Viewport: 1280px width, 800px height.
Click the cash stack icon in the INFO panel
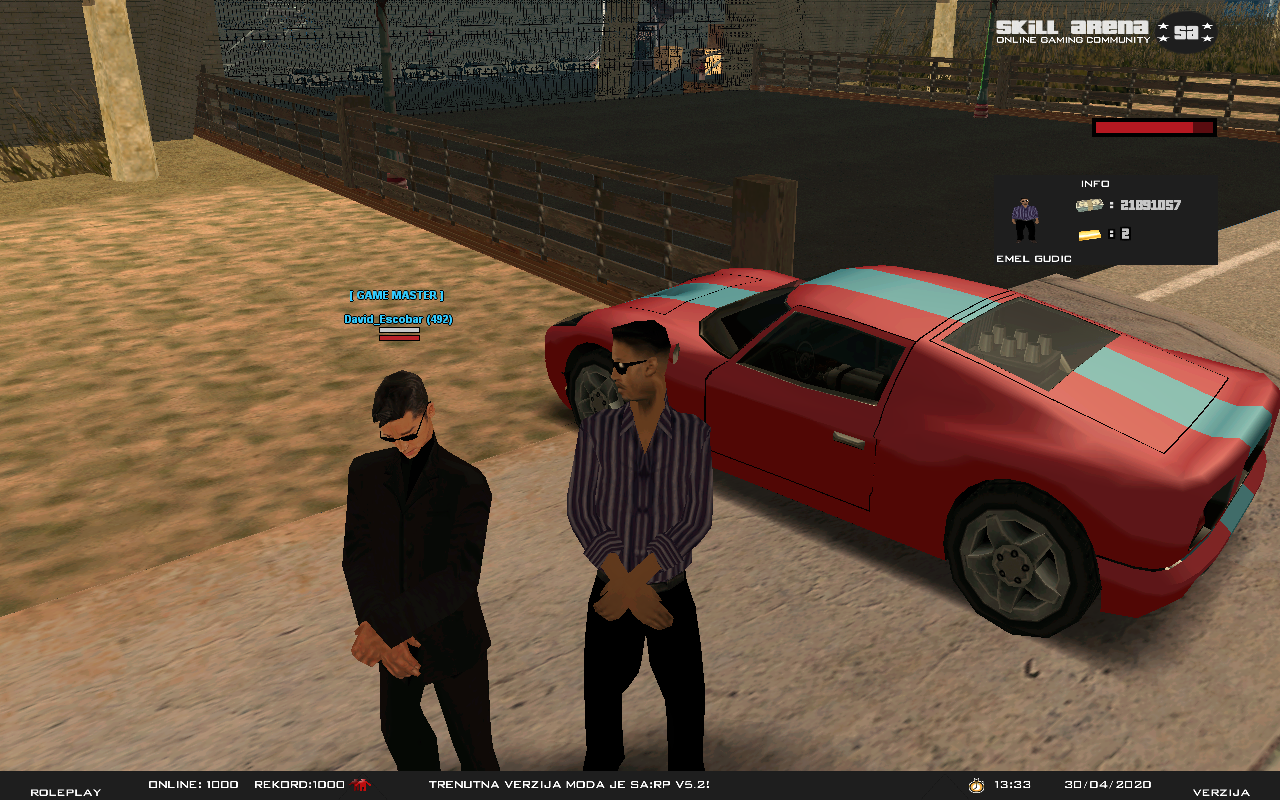click(x=1089, y=205)
